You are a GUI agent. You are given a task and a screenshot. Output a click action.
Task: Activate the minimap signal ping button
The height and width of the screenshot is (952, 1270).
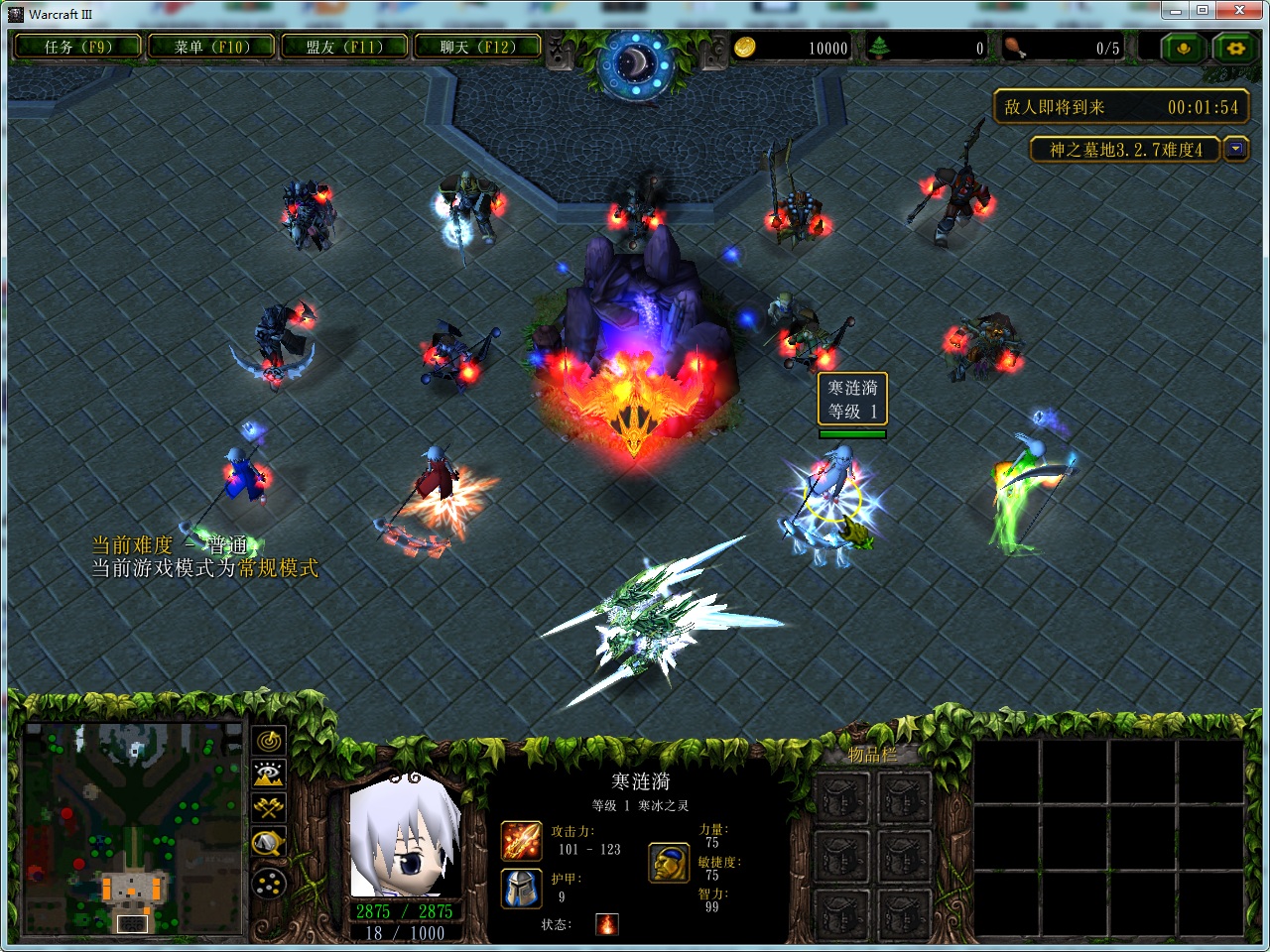coord(269,741)
